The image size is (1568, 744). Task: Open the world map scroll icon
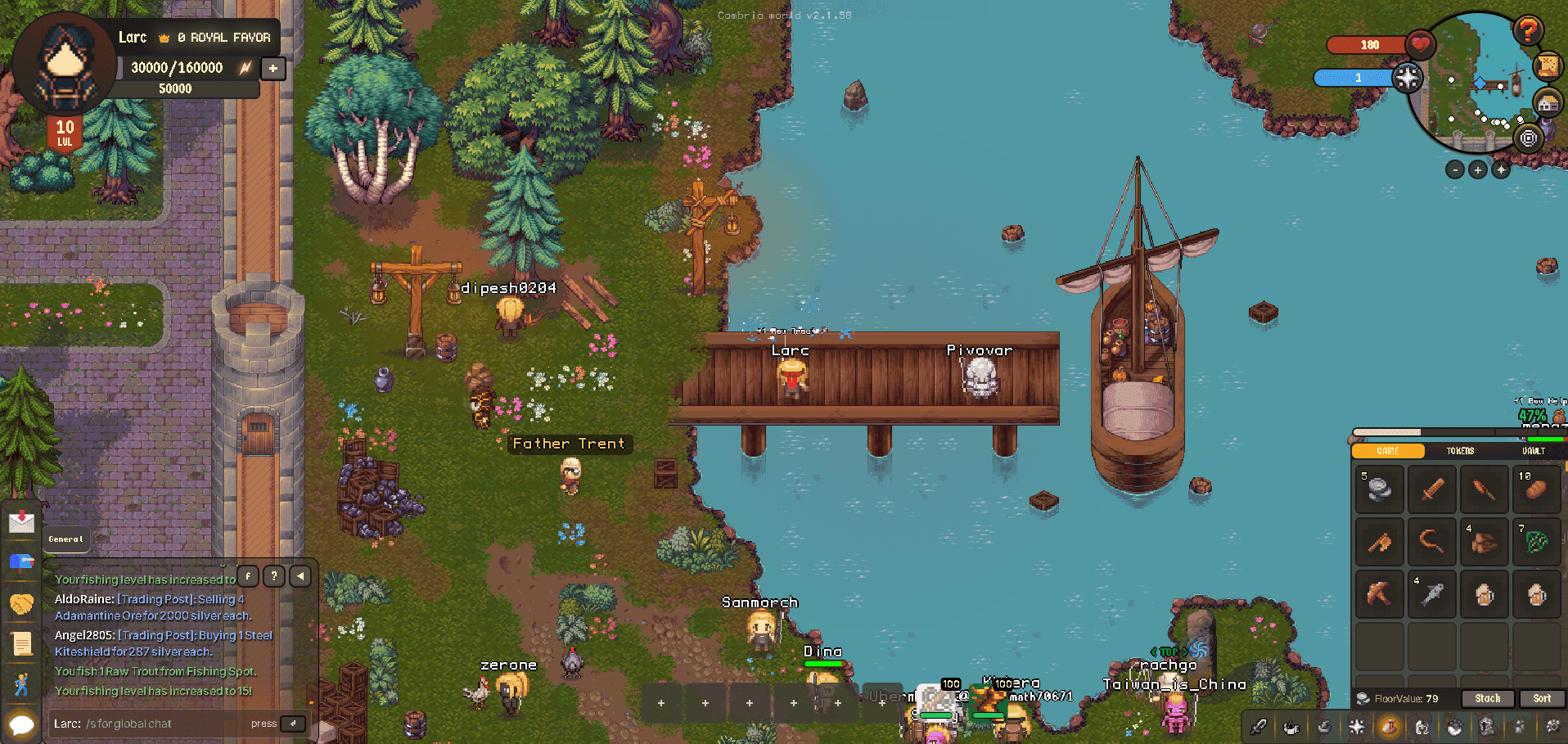tap(1547, 66)
